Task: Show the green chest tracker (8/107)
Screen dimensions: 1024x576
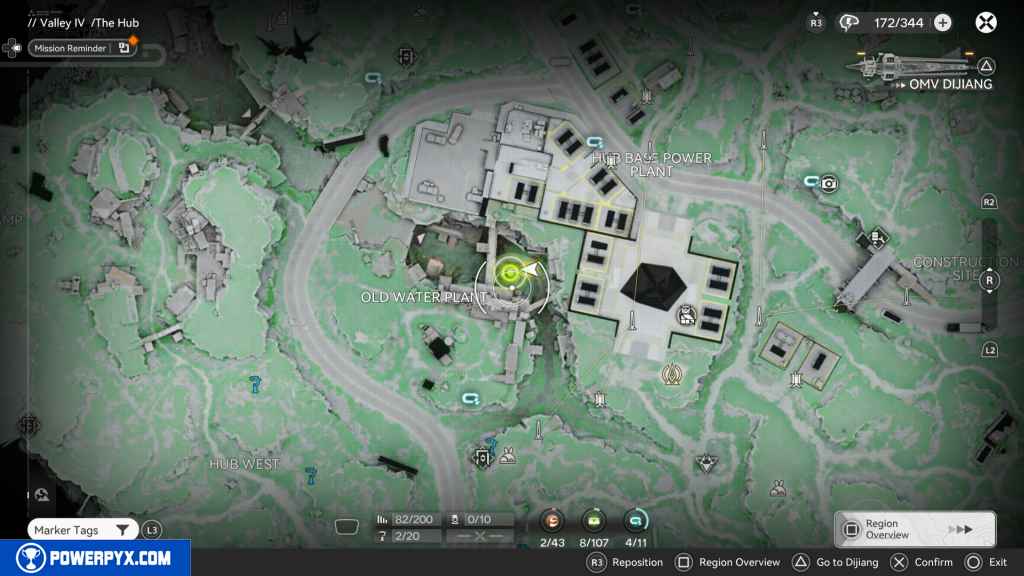Action: pos(594,521)
